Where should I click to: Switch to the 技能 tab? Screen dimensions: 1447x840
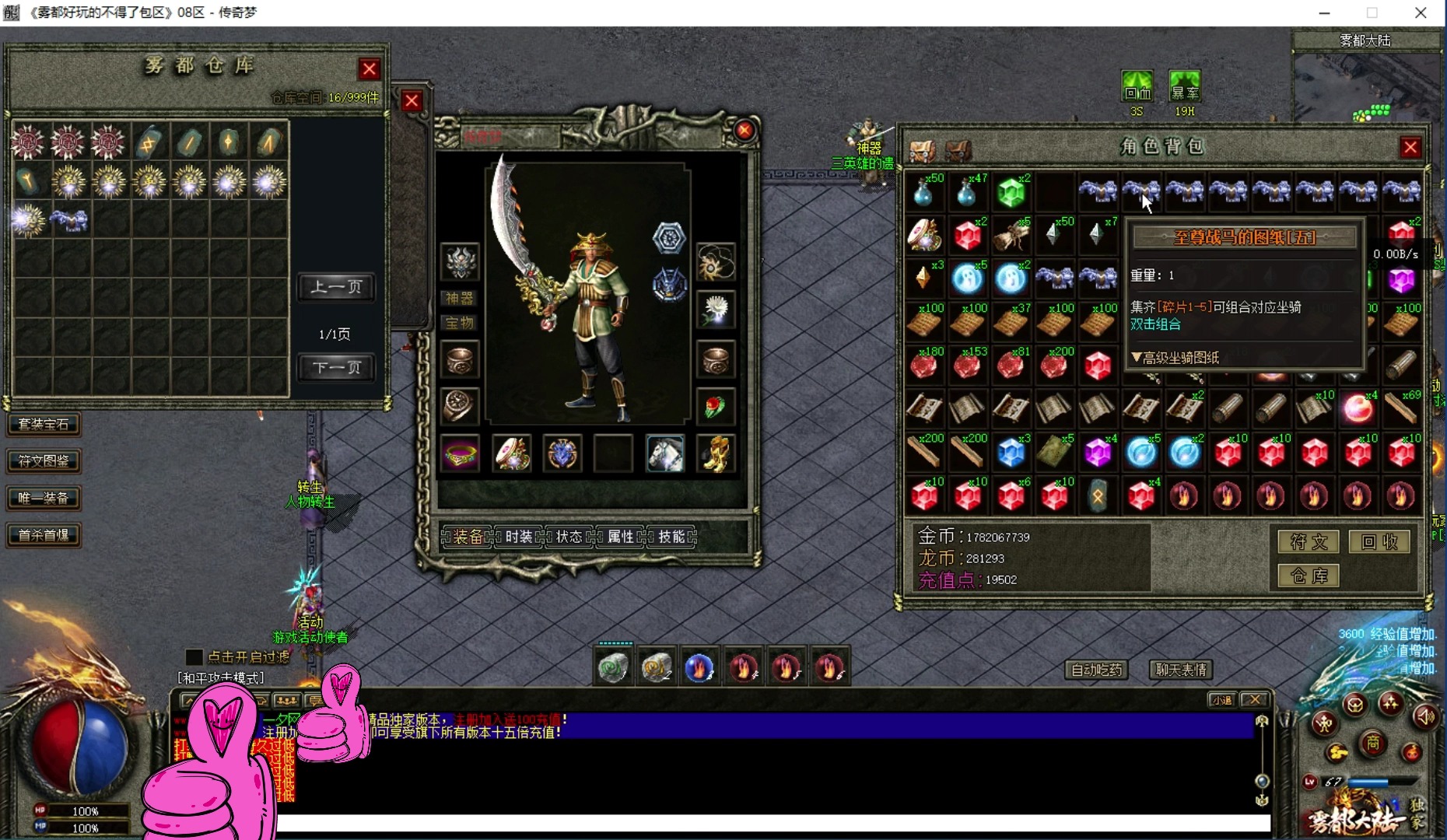click(x=671, y=537)
